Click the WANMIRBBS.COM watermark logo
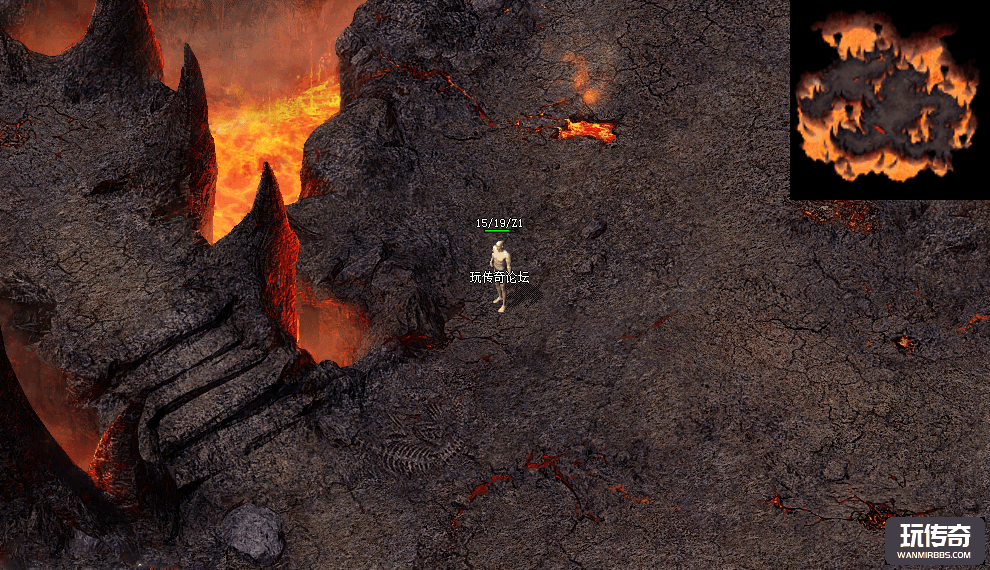This screenshot has width=990, height=570. [x=935, y=540]
